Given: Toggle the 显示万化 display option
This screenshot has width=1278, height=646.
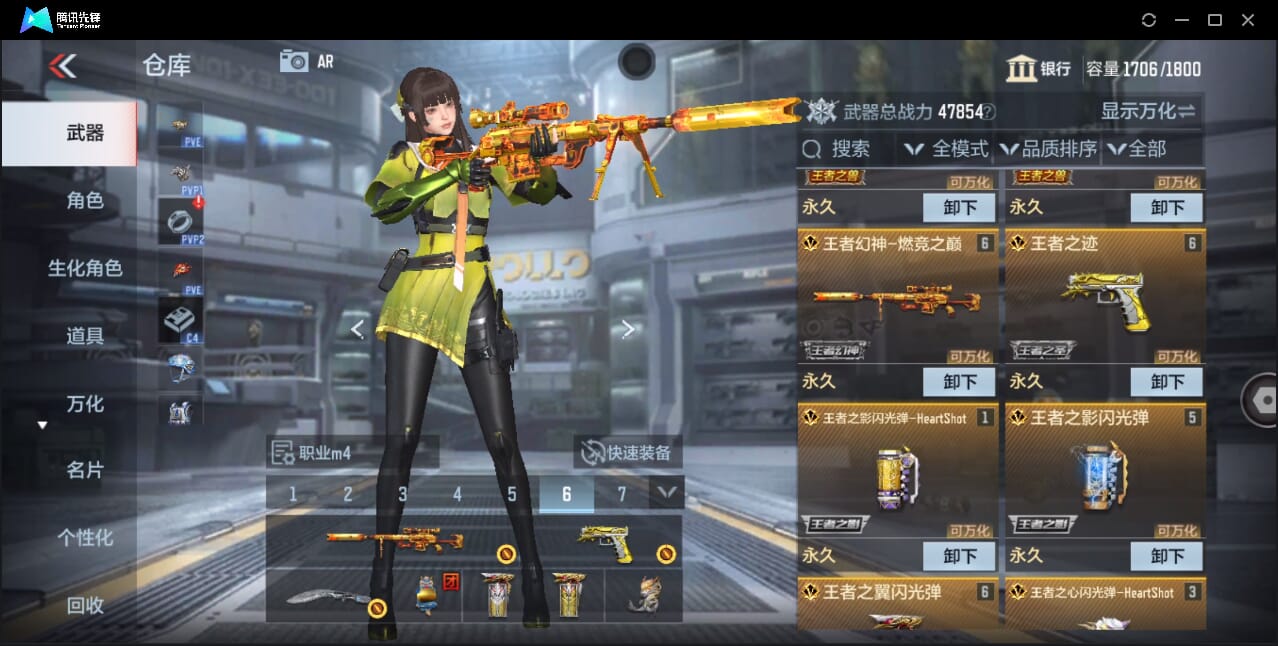Looking at the screenshot, I should tap(1148, 111).
